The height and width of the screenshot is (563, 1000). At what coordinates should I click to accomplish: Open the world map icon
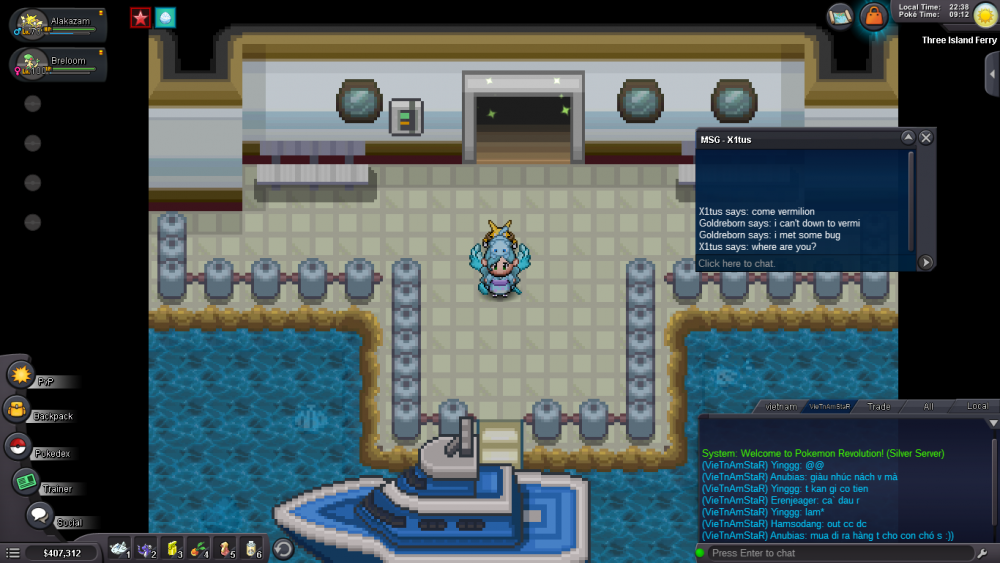click(x=840, y=16)
